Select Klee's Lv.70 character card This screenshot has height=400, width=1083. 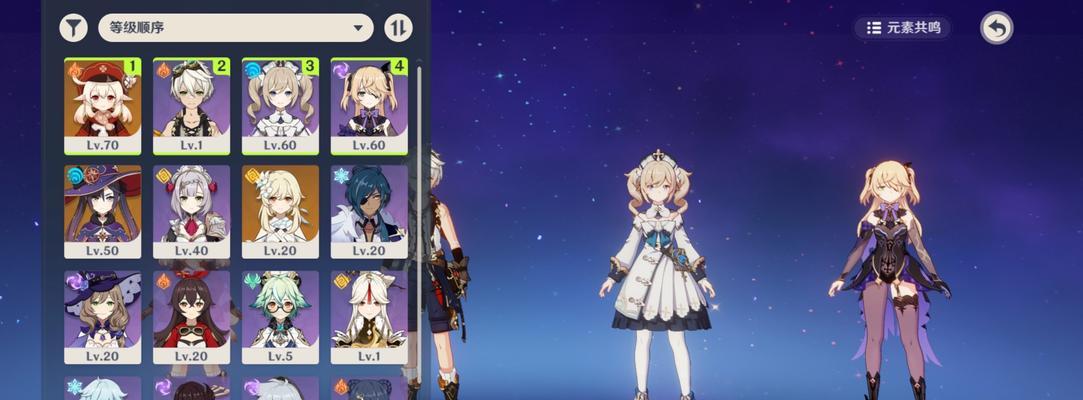pos(102,105)
